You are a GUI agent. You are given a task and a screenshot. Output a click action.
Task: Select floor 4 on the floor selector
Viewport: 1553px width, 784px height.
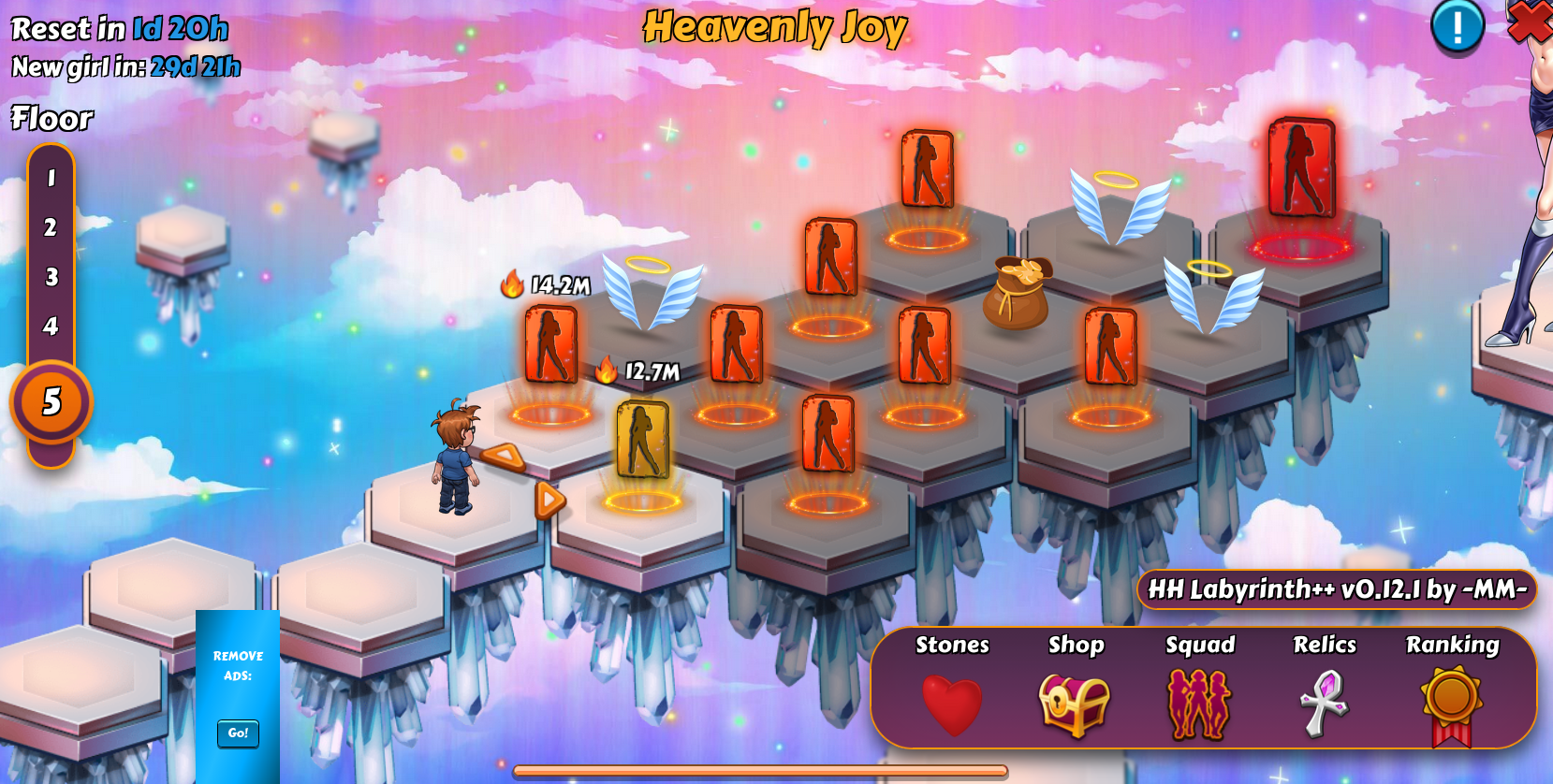51,327
